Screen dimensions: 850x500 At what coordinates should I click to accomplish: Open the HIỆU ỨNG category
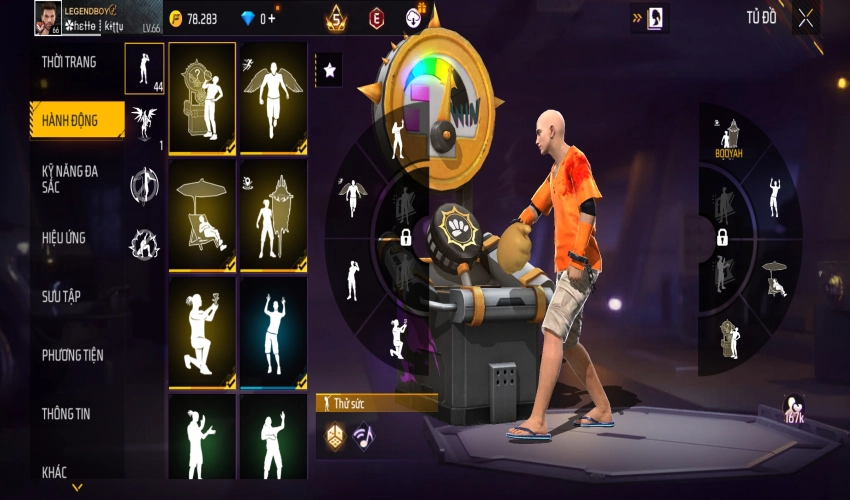(x=64, y=238)
